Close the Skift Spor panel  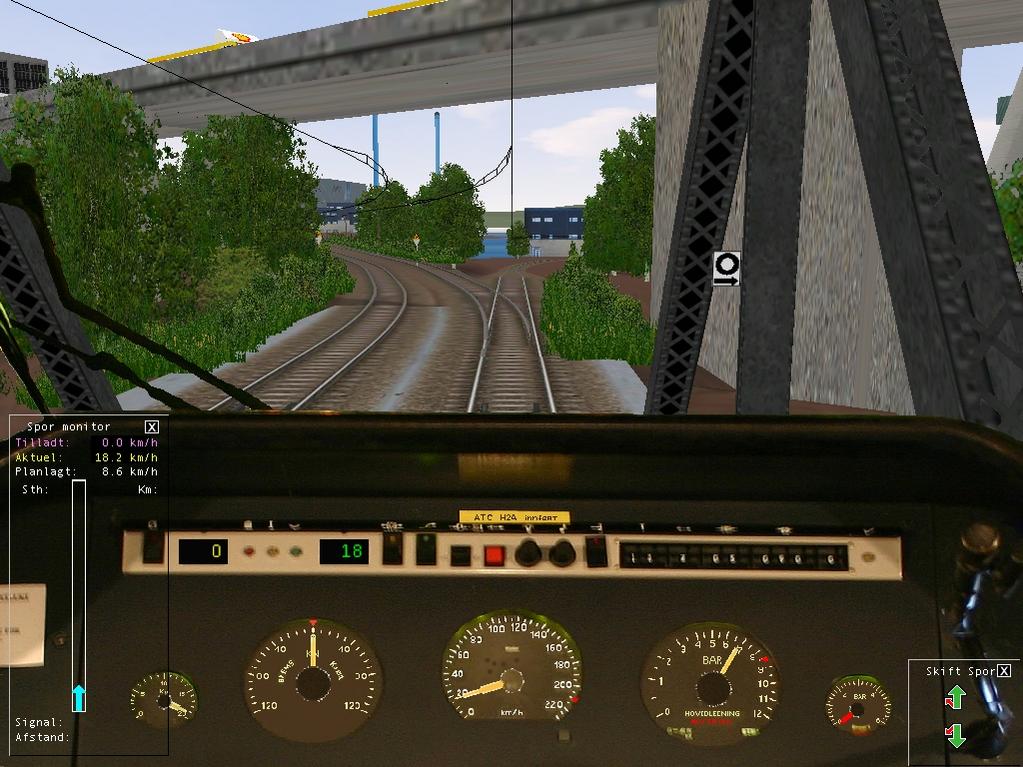point(1004,671)
